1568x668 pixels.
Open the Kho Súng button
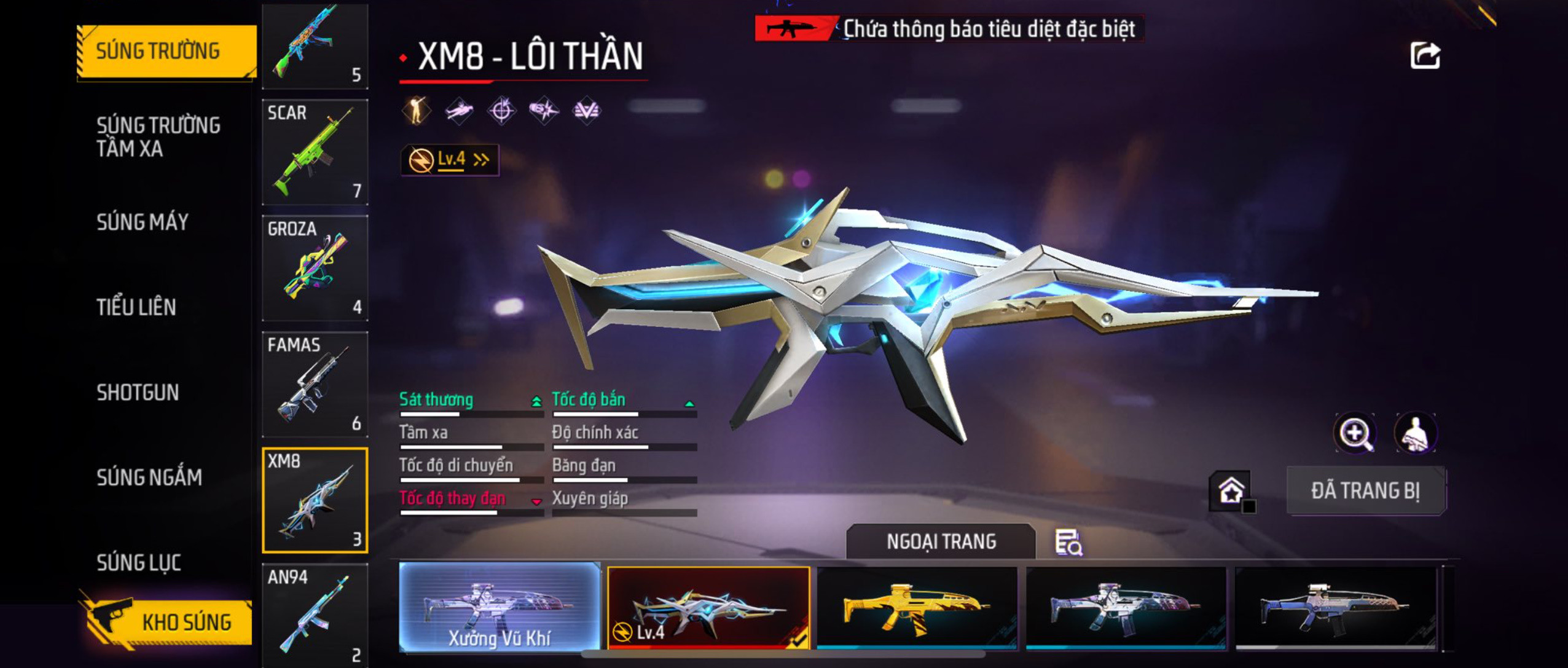(169, 622)
